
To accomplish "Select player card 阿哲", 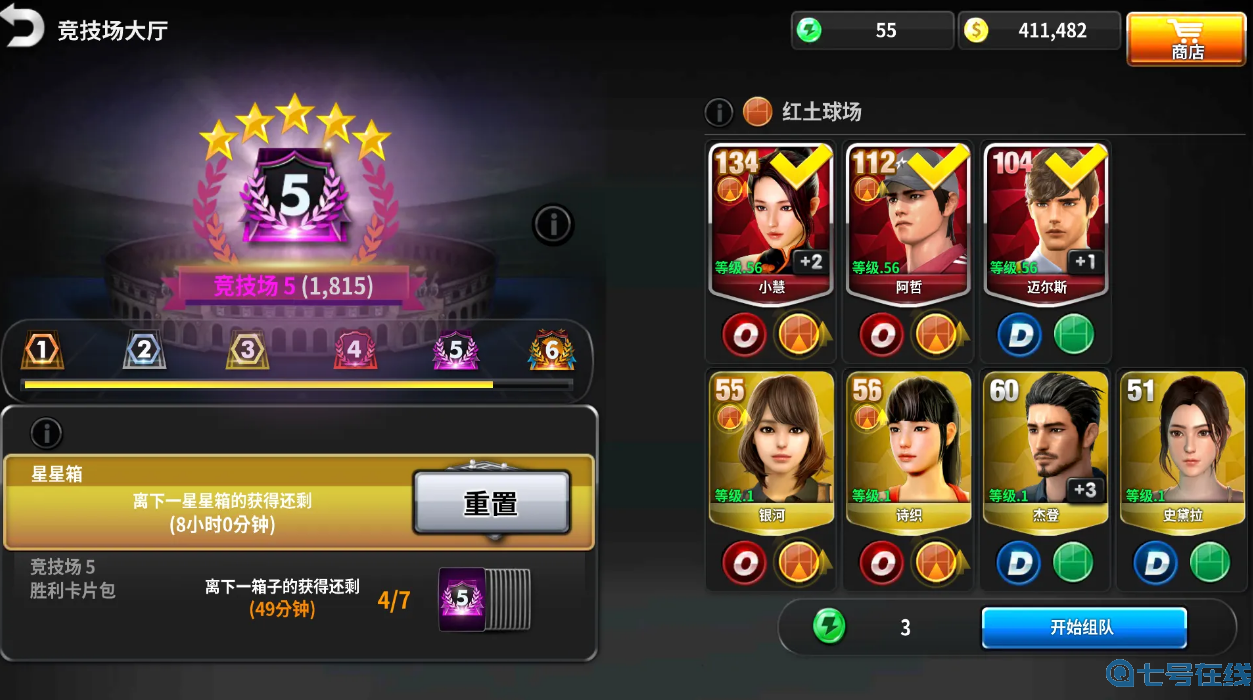I will click(x=908, y=221).
